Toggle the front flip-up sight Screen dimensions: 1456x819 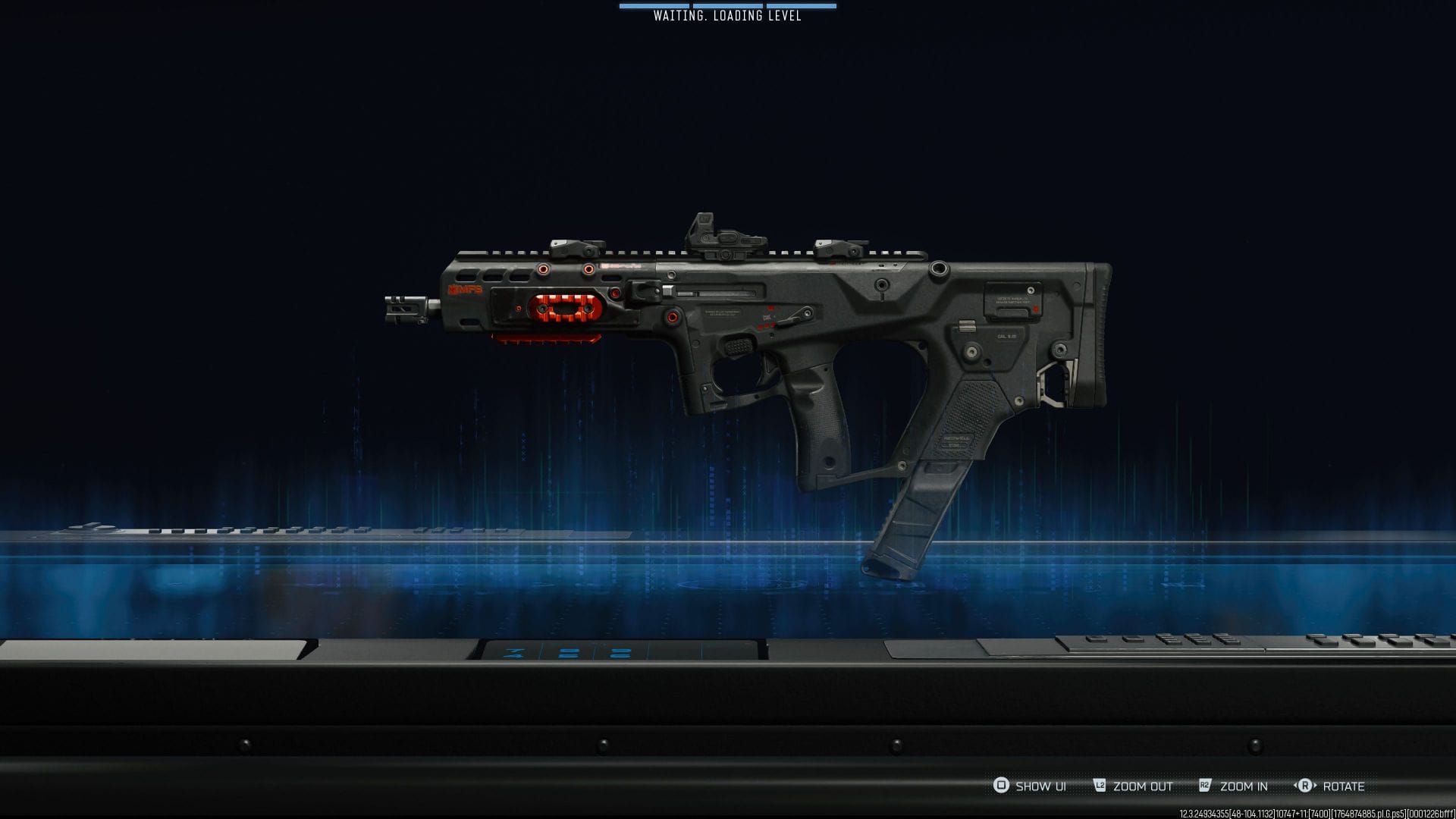pos(574,246)
